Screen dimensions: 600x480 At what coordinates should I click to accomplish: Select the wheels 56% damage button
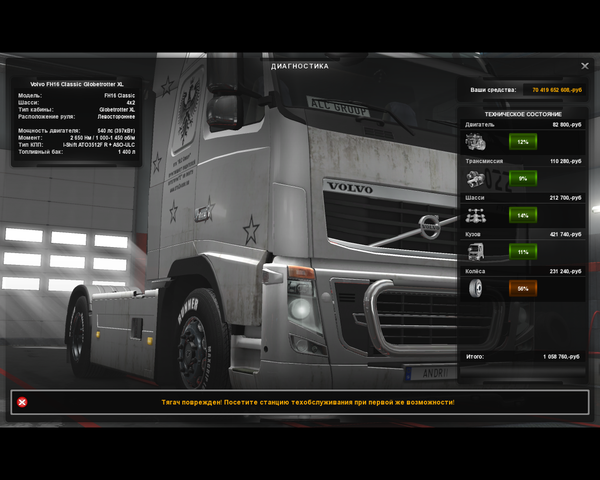522,288
